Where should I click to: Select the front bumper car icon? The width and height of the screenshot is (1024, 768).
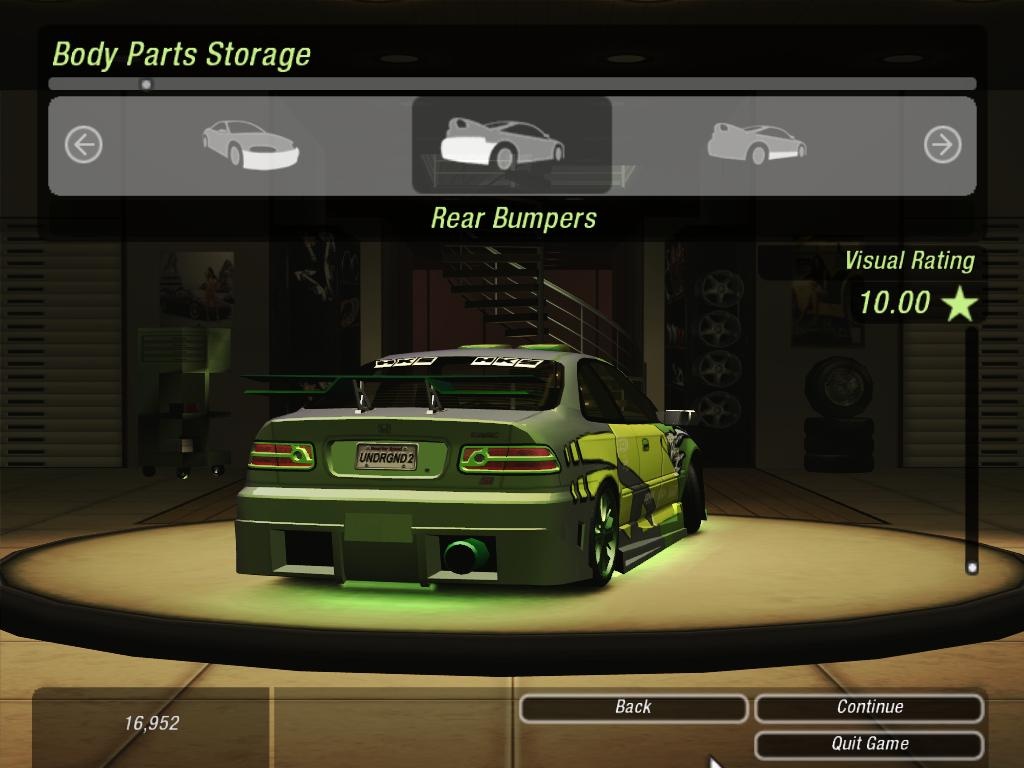coord(250,143)
